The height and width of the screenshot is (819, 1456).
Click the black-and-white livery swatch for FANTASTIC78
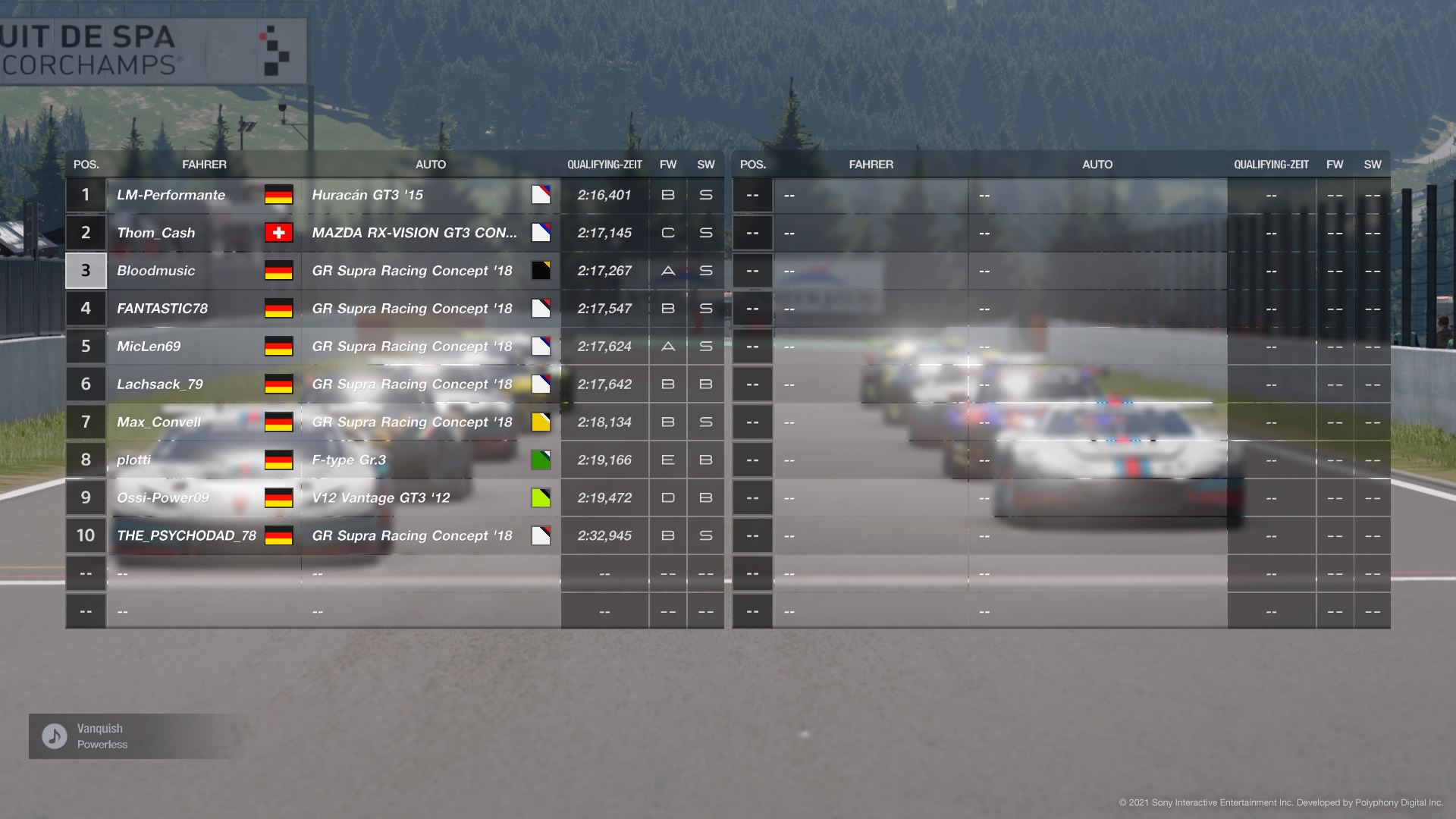541,309
